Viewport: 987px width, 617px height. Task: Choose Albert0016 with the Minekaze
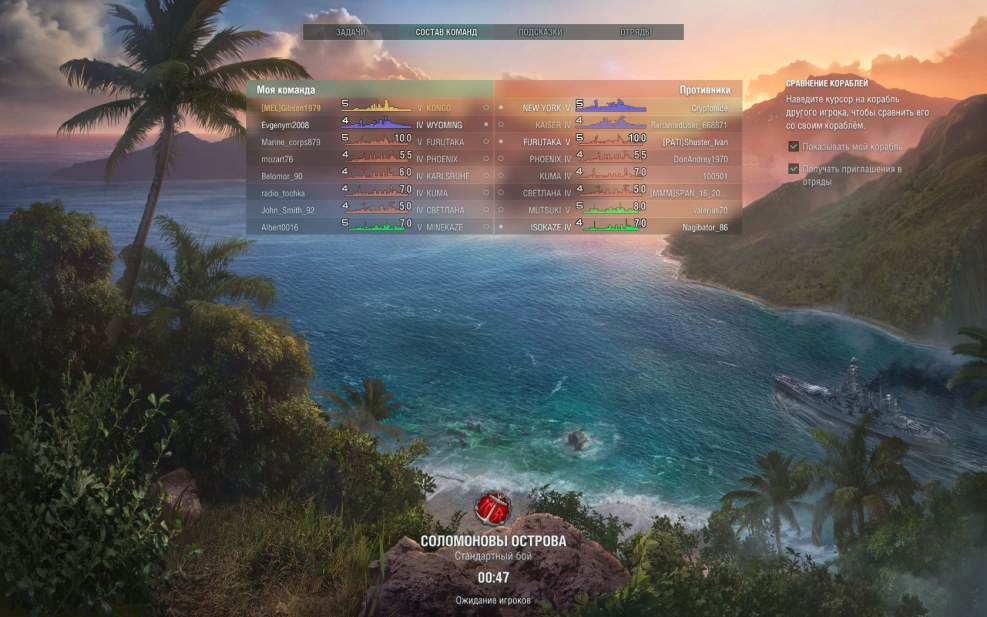(280, 227)
